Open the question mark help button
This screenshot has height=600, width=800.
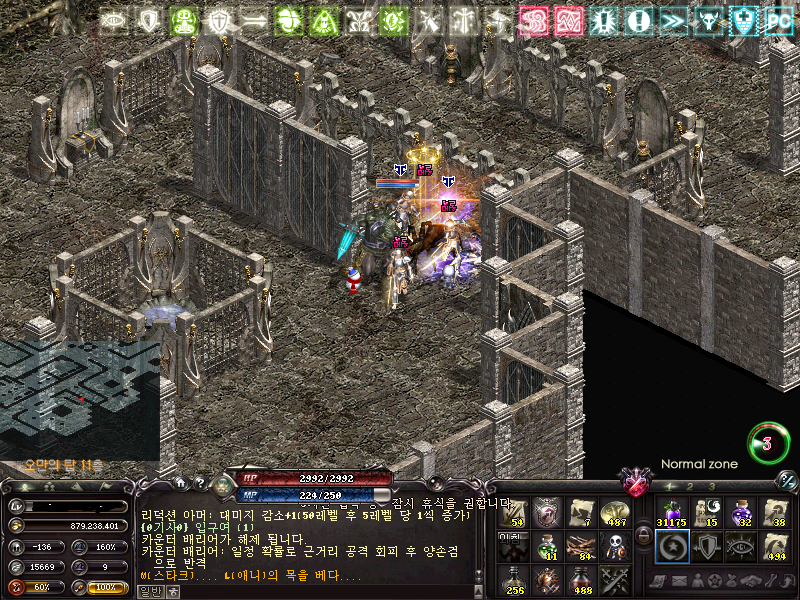coord(200,482)
